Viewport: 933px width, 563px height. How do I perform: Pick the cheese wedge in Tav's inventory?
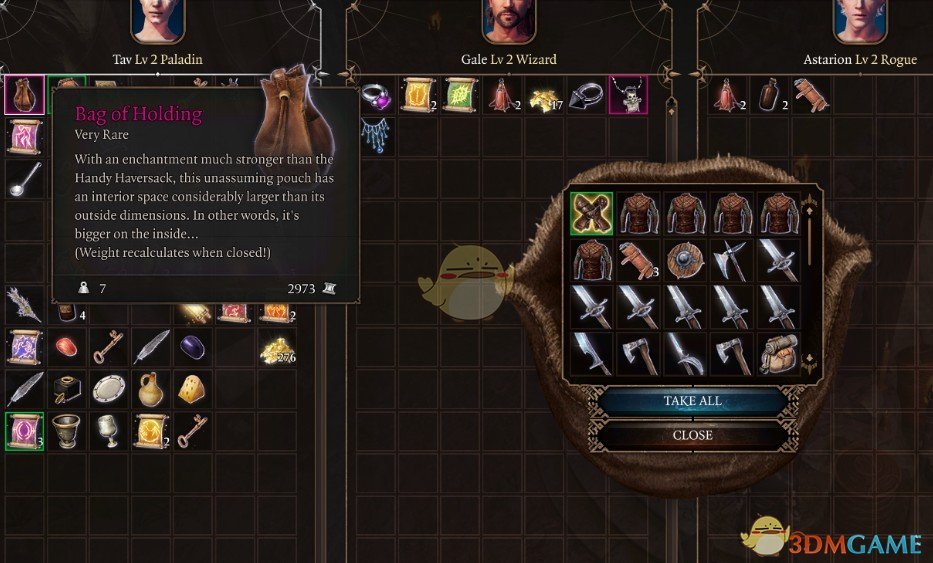click(x=192, y=389)
